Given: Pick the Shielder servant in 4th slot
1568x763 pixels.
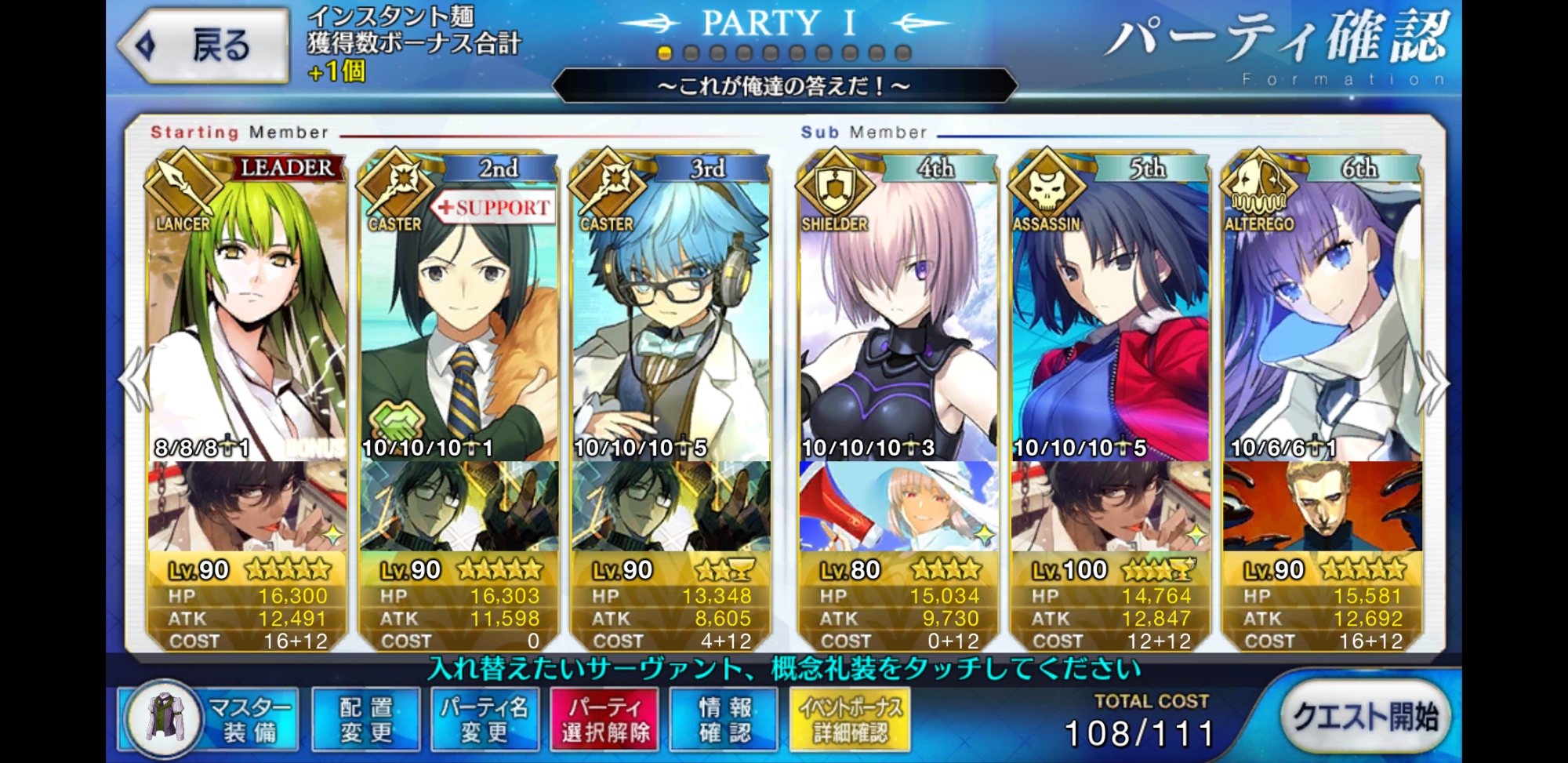Looking at the screenshot, I should click(x=898, y=314).
